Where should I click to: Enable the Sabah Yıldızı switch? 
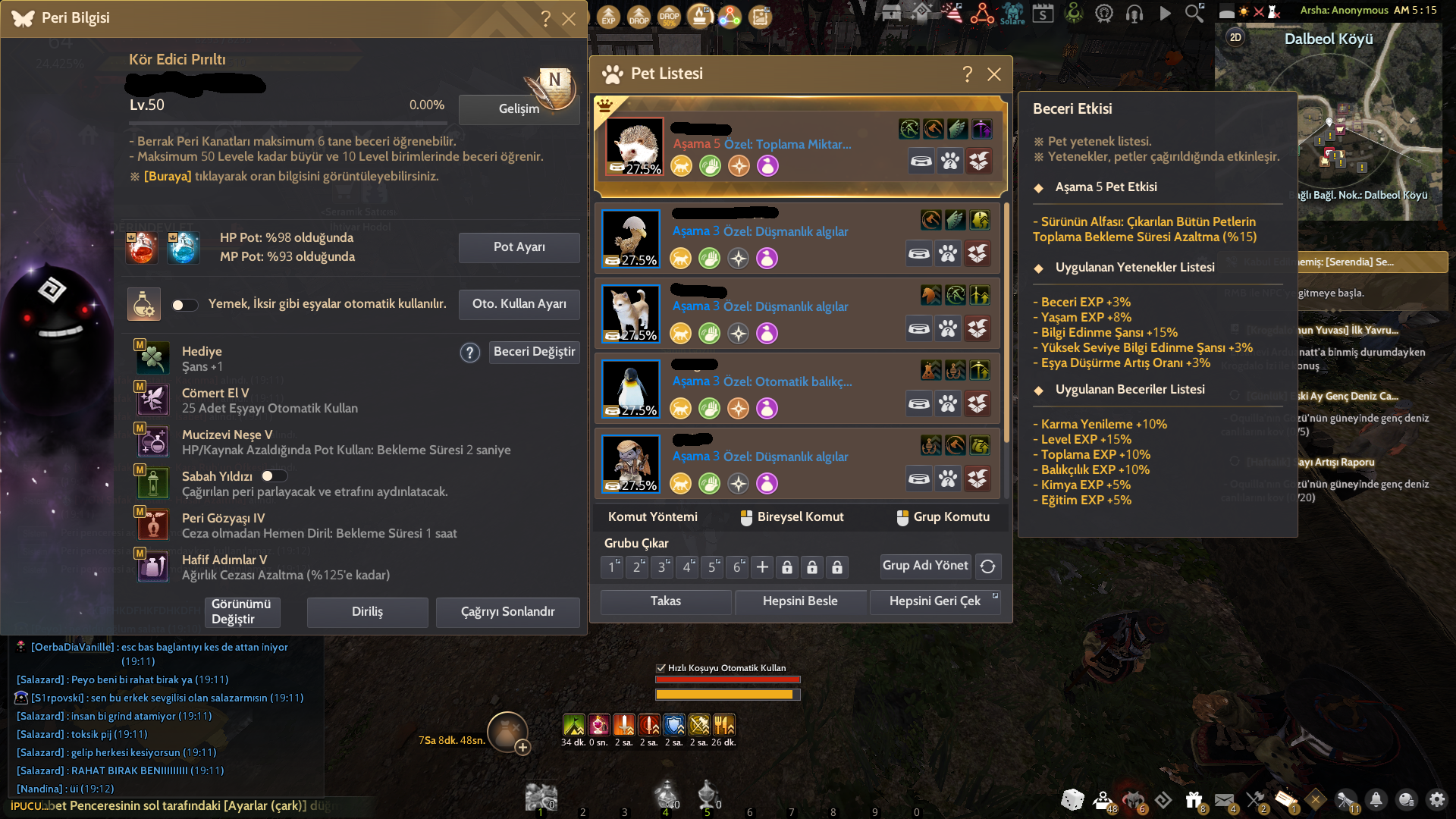[274, 475]
